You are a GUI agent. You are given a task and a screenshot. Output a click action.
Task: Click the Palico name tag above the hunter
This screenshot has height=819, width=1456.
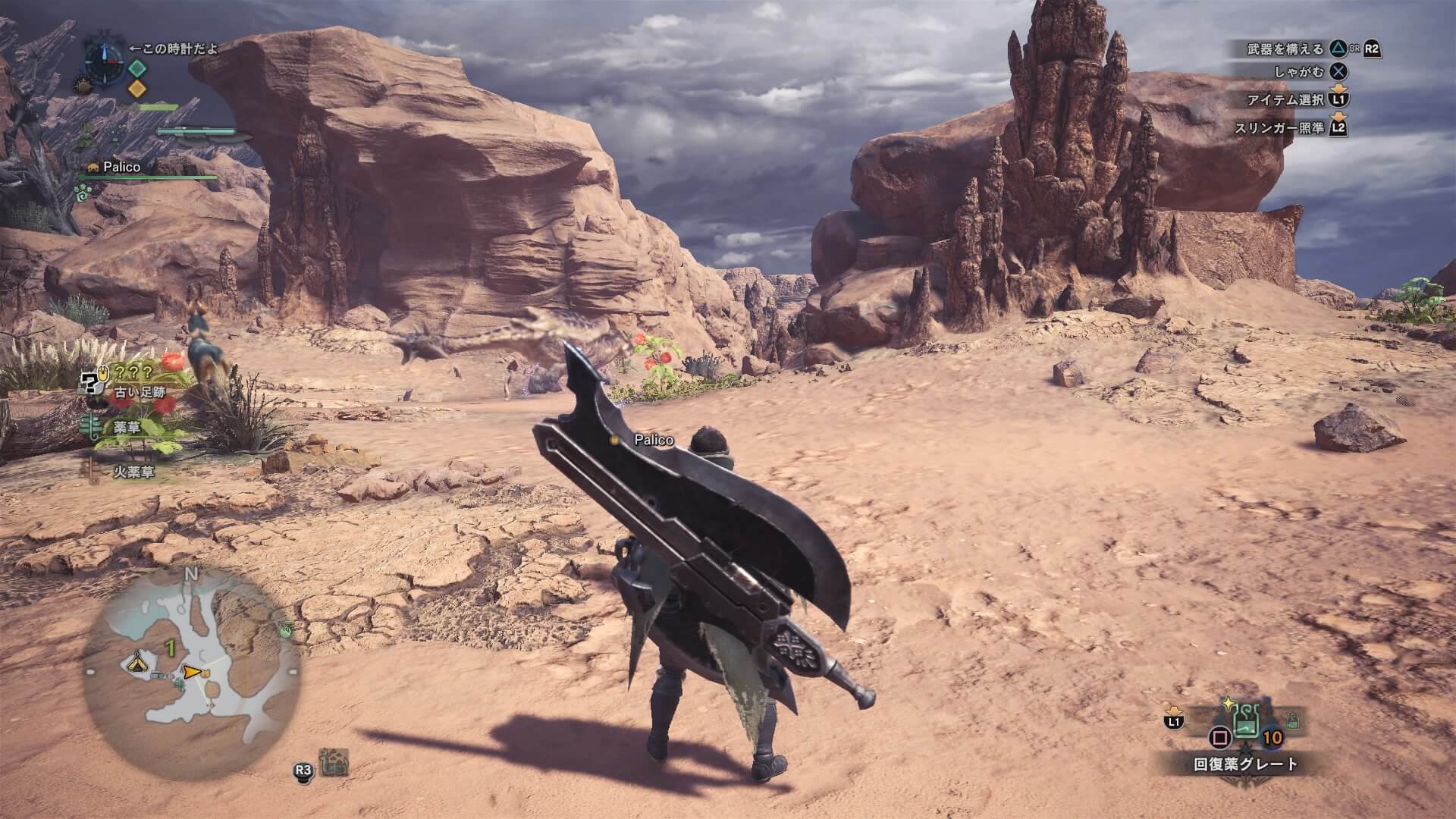tap(654, 440)
